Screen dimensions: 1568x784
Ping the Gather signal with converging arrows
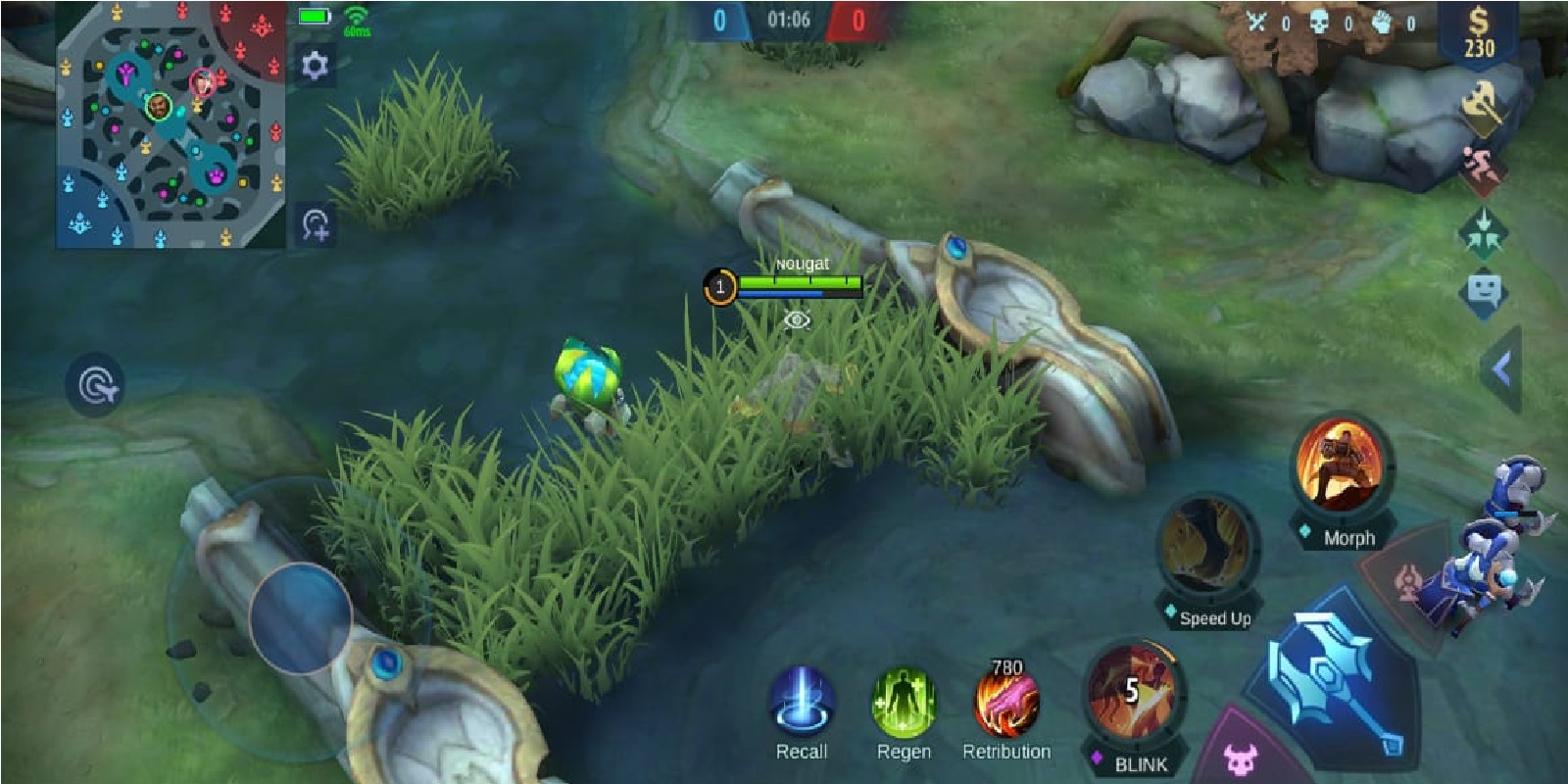pos(1485,232)
